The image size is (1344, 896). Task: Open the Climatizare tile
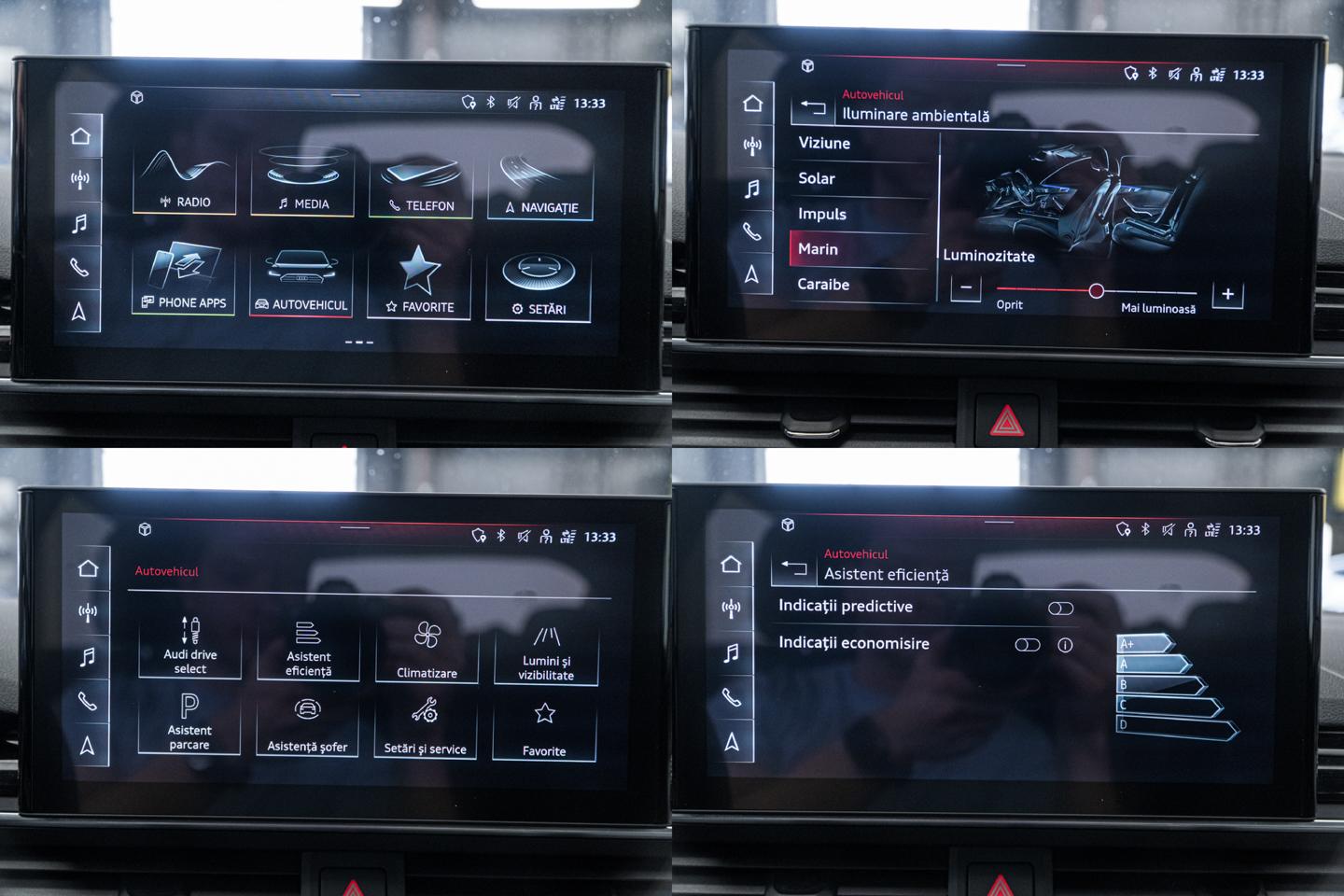point(427,650)
